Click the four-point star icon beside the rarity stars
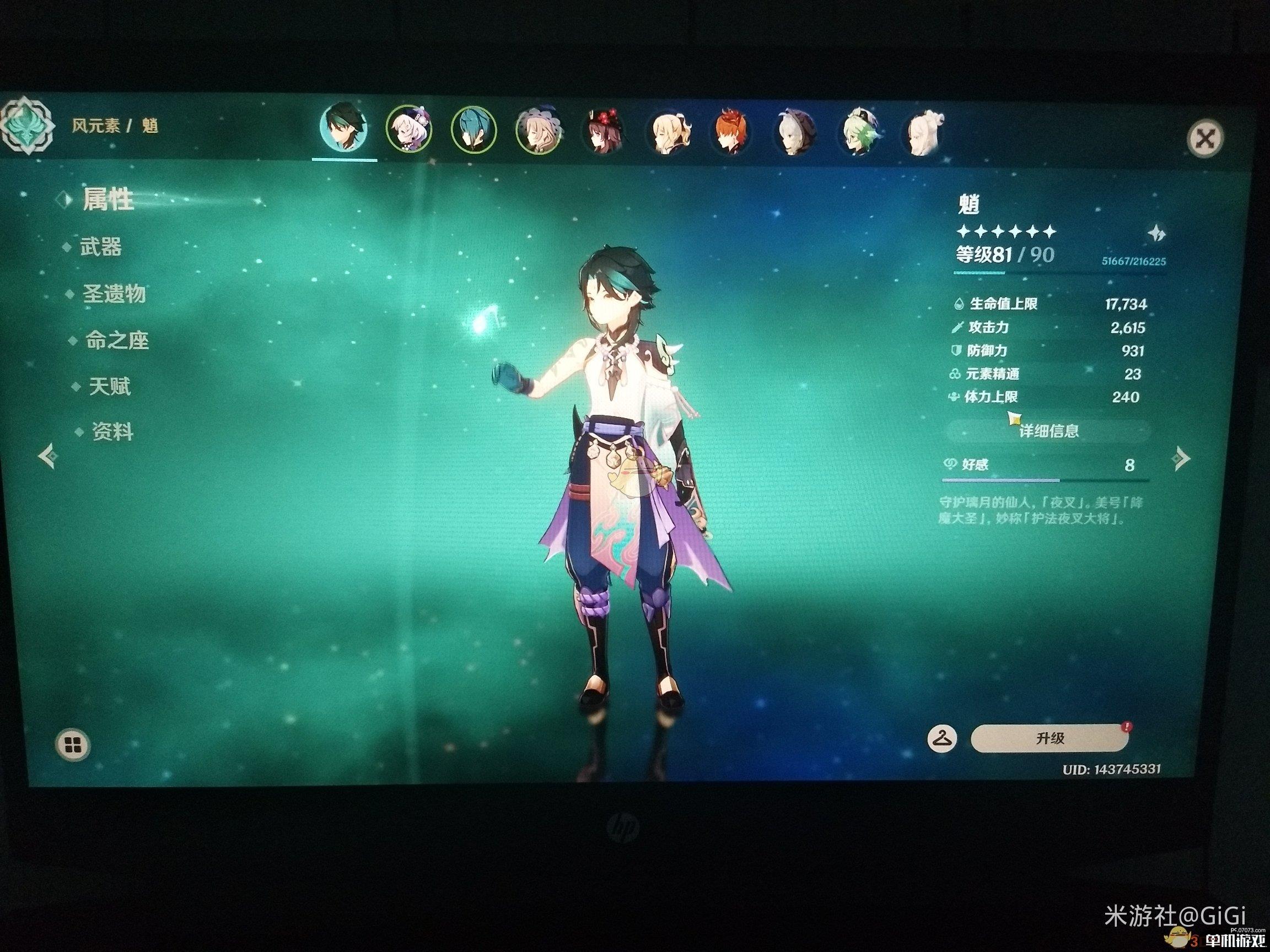This screenshot has height=952, width=1270. pos(1155,233)
